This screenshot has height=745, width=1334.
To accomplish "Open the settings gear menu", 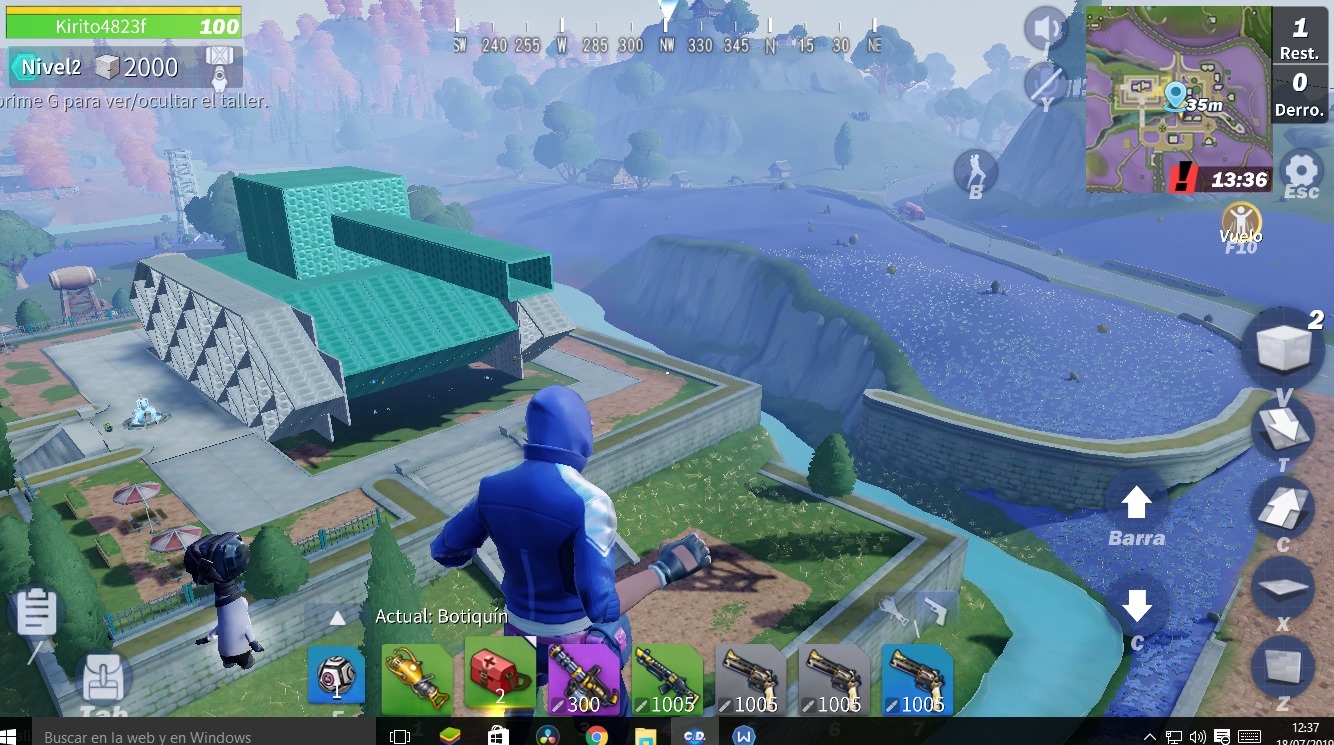I will (x=1301, y=171).
